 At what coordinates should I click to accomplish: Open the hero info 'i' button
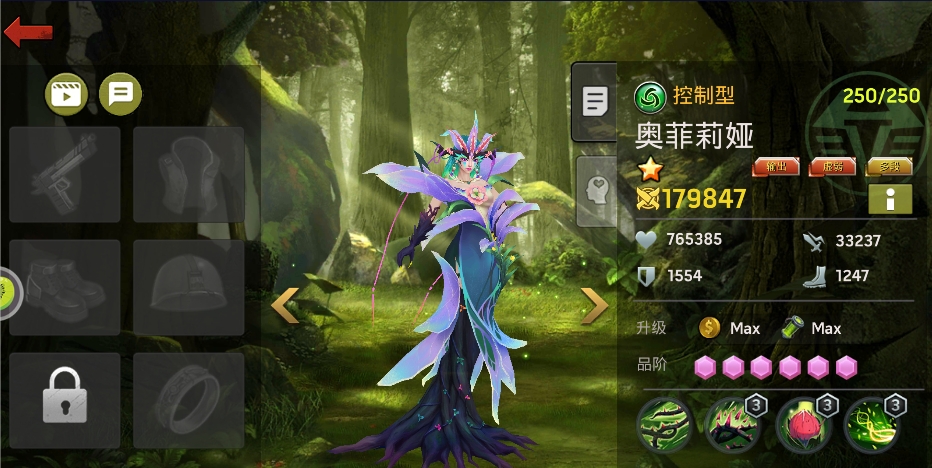click(890, 199)
